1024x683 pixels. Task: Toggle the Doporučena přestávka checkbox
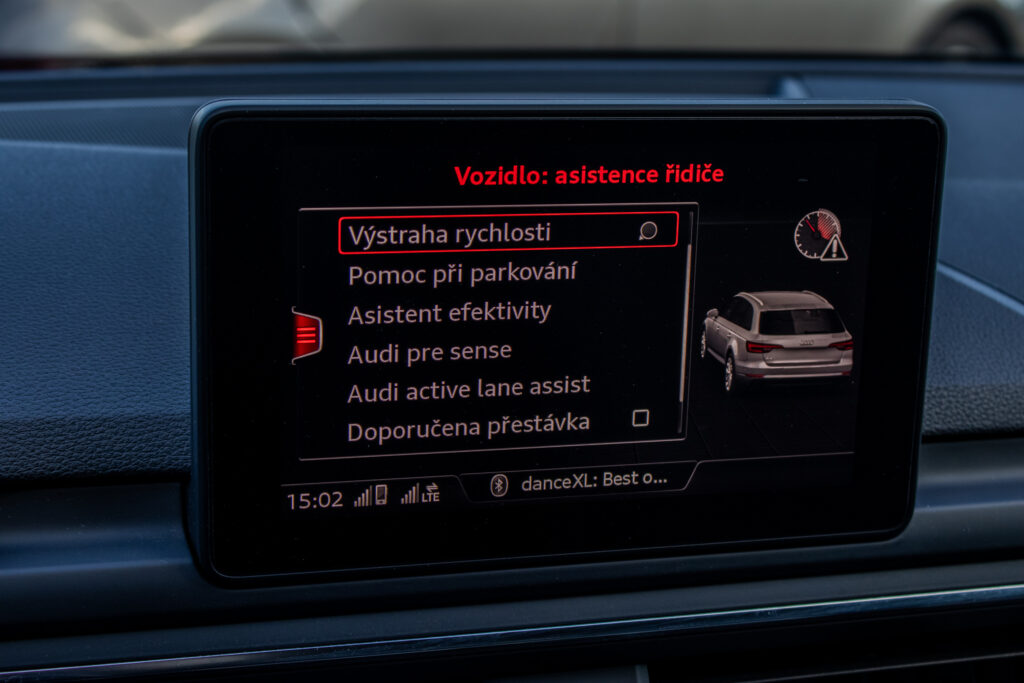click(641, 418)
